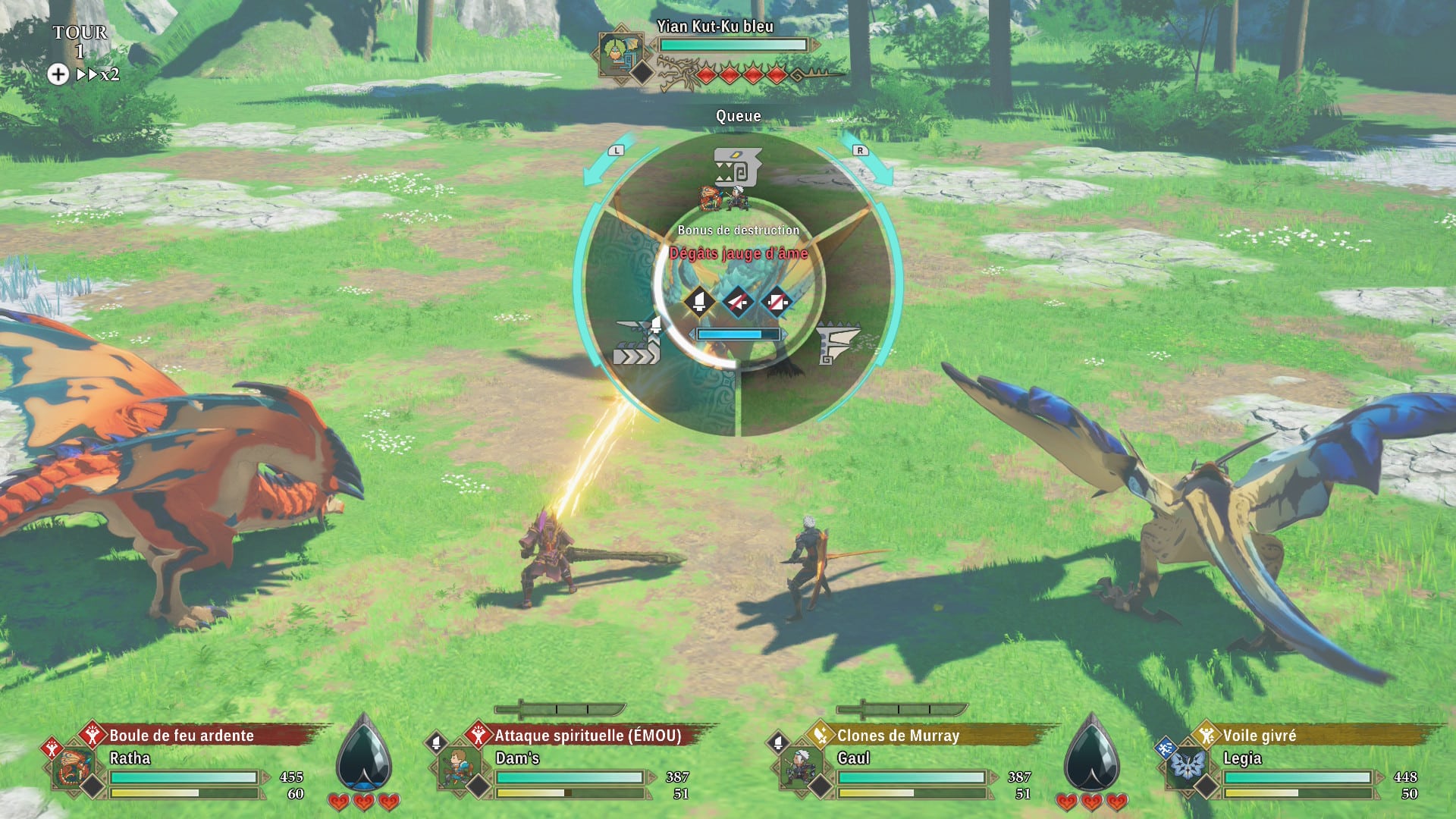Target the Queue part on the wheel
The image size is (1456, 819).
point(737,168)
